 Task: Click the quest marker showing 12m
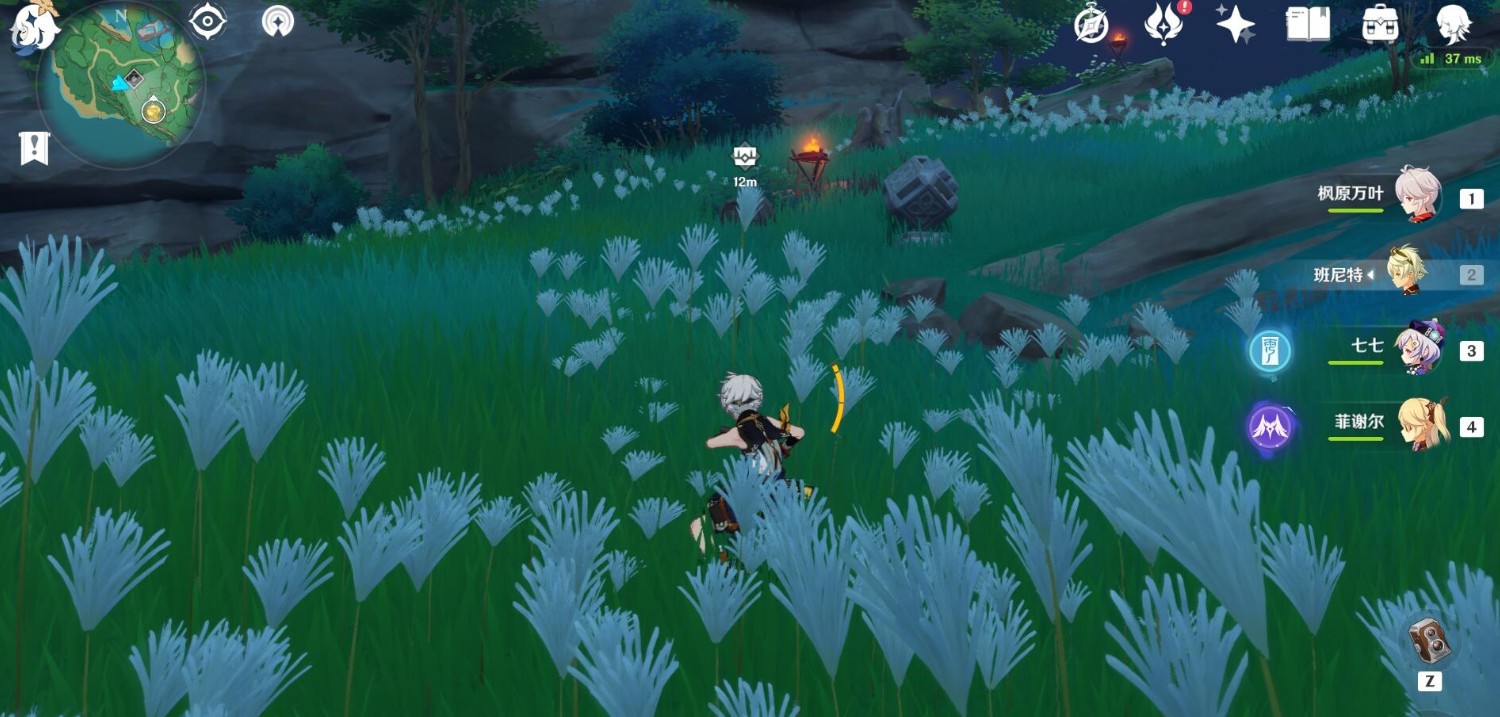click(745, 157)
